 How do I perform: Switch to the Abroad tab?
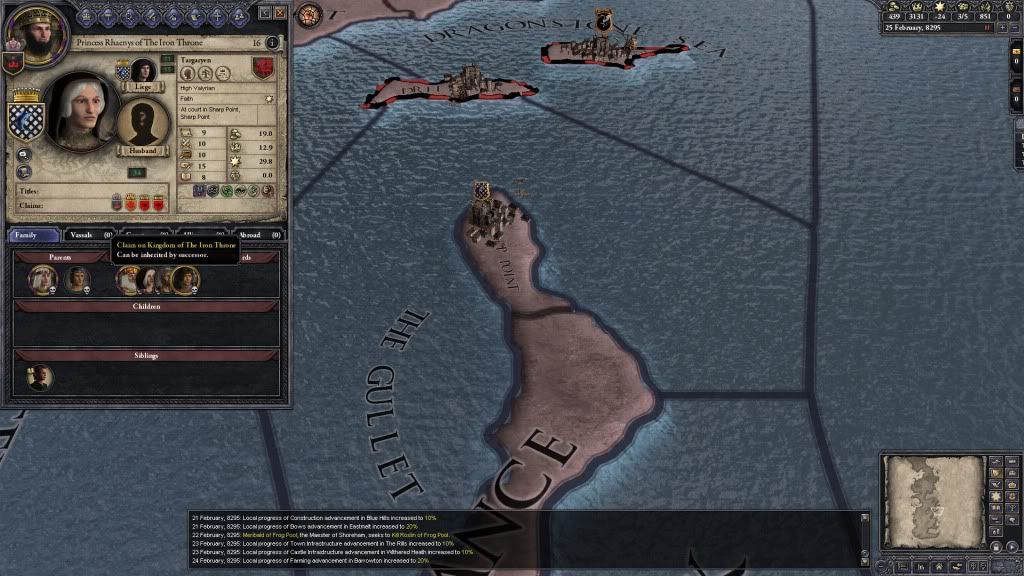pos(254,235)
